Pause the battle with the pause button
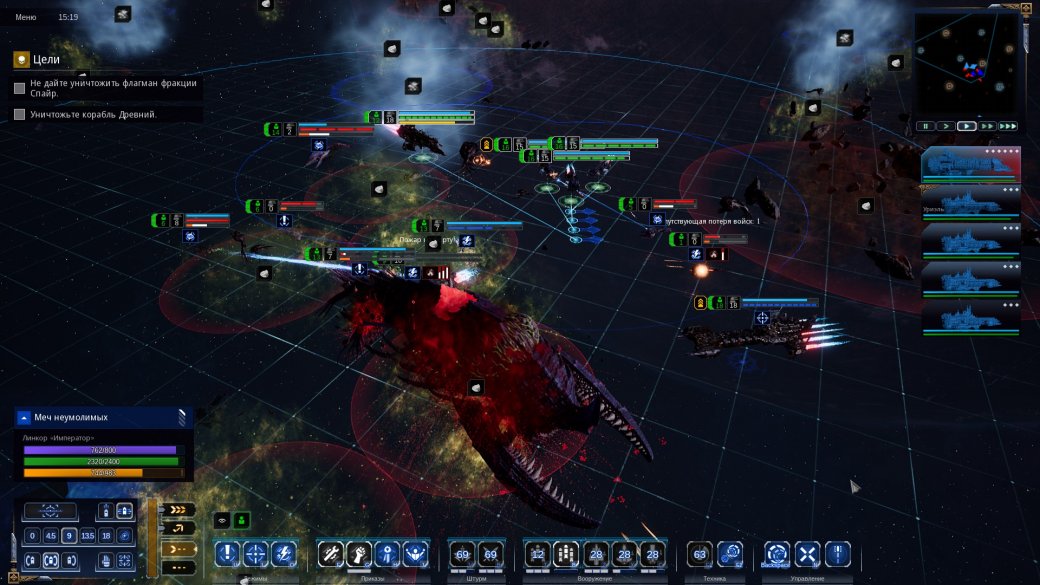The height and width of the screenshot is (585, 1040). point(925,127)
